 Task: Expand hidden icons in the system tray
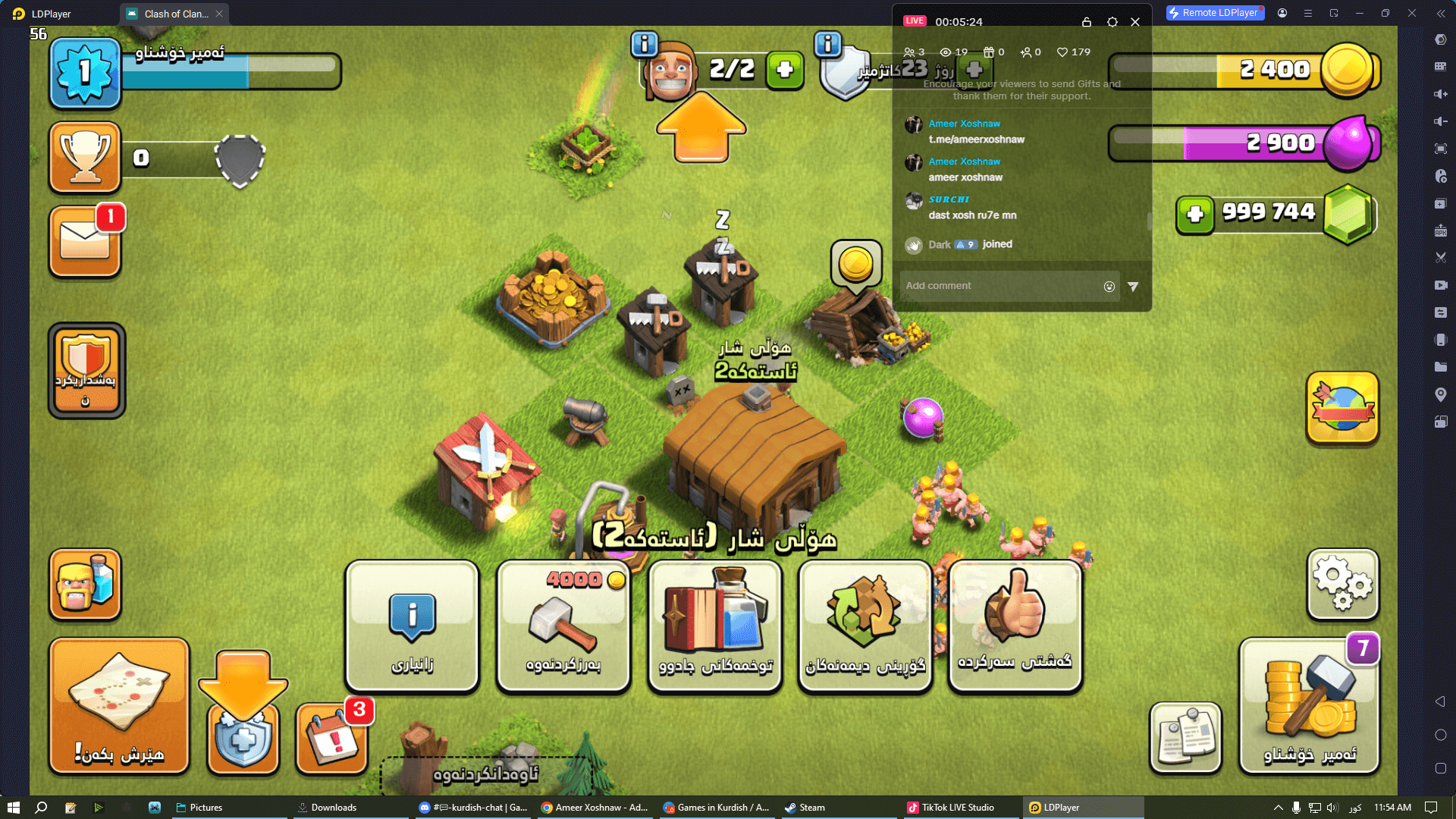pos(1279,807)
